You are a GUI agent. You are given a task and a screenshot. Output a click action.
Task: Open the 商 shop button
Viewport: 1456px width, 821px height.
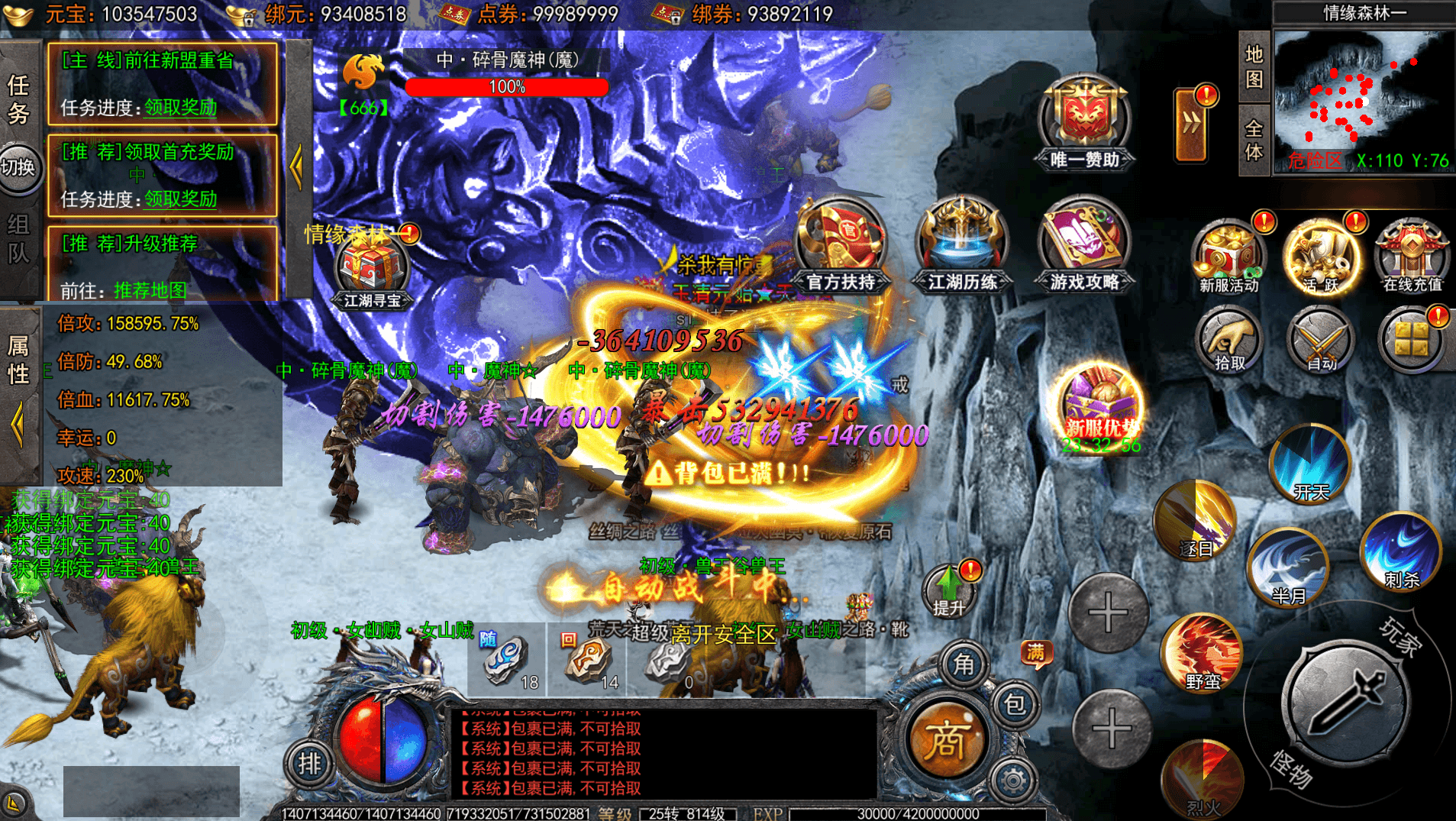click(945, 739)
